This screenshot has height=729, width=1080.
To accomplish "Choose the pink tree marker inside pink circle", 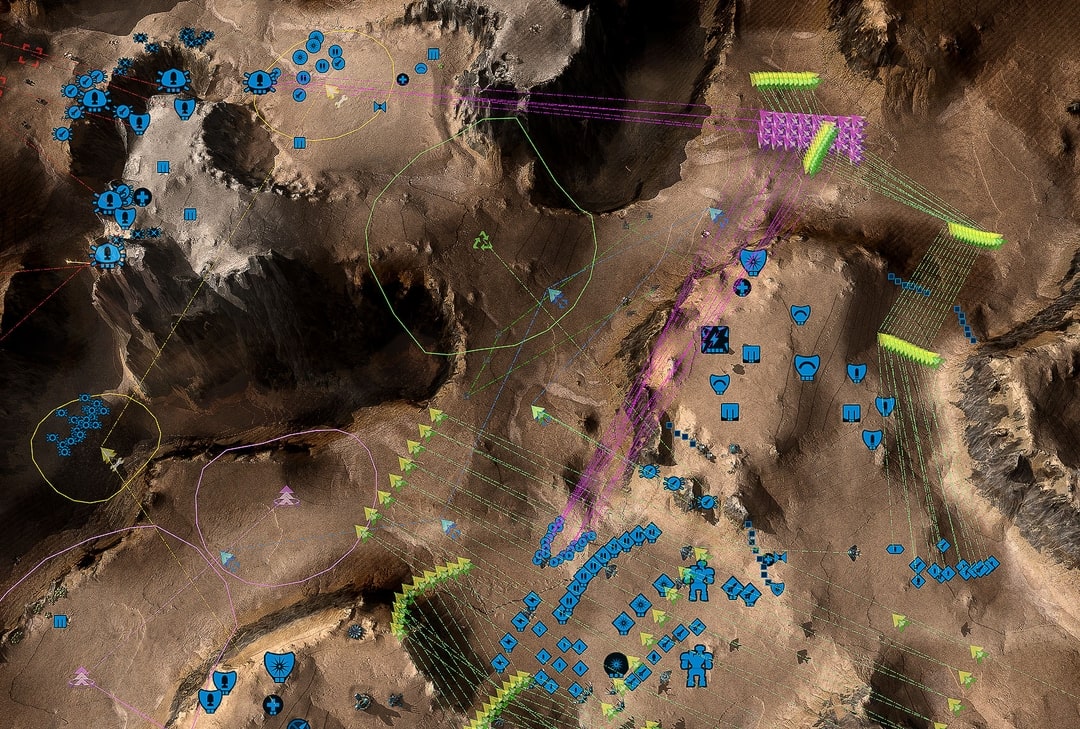I will click(x=286, y=495).
